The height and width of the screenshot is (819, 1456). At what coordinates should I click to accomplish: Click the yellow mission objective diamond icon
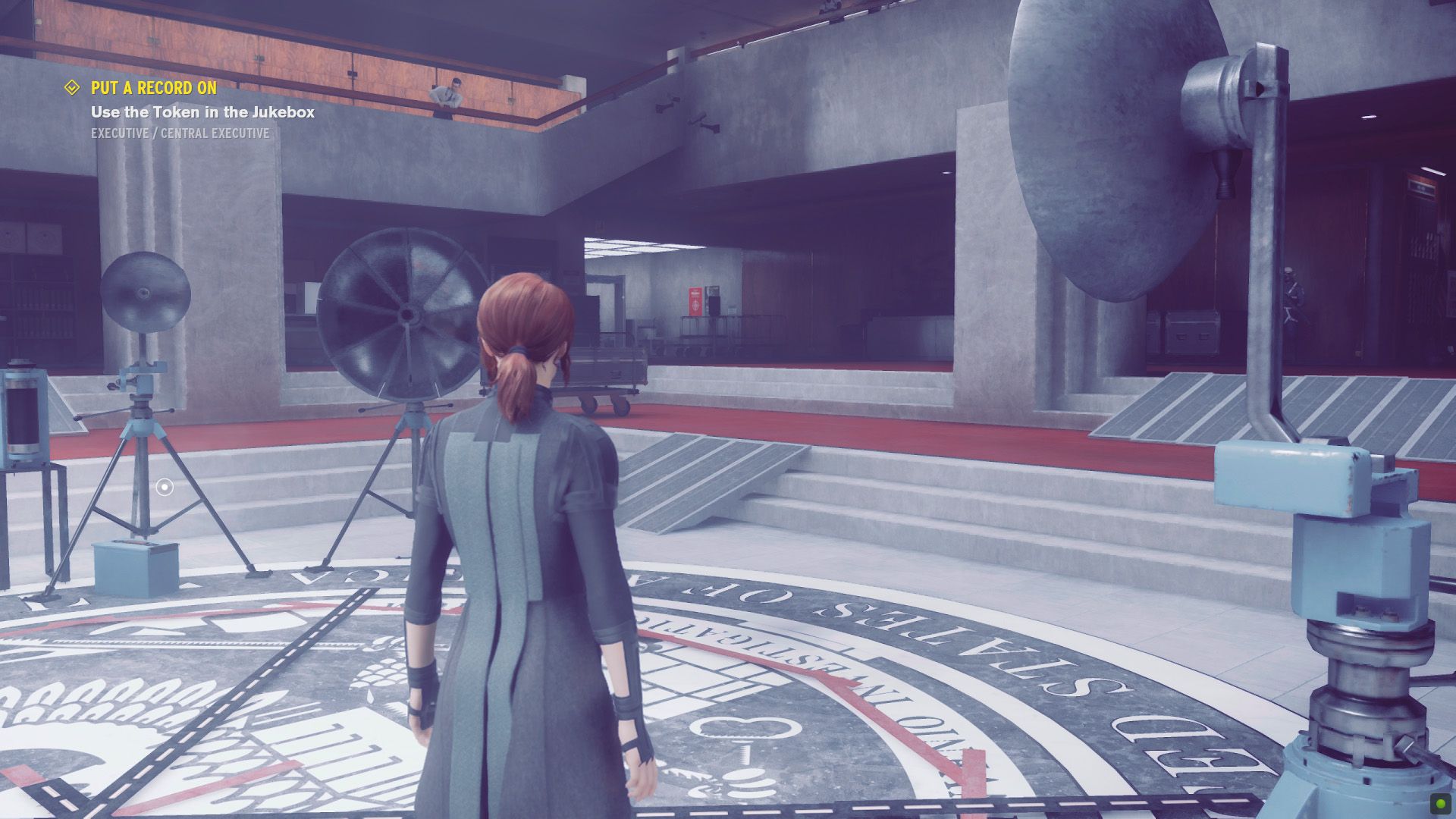point(71,88)
